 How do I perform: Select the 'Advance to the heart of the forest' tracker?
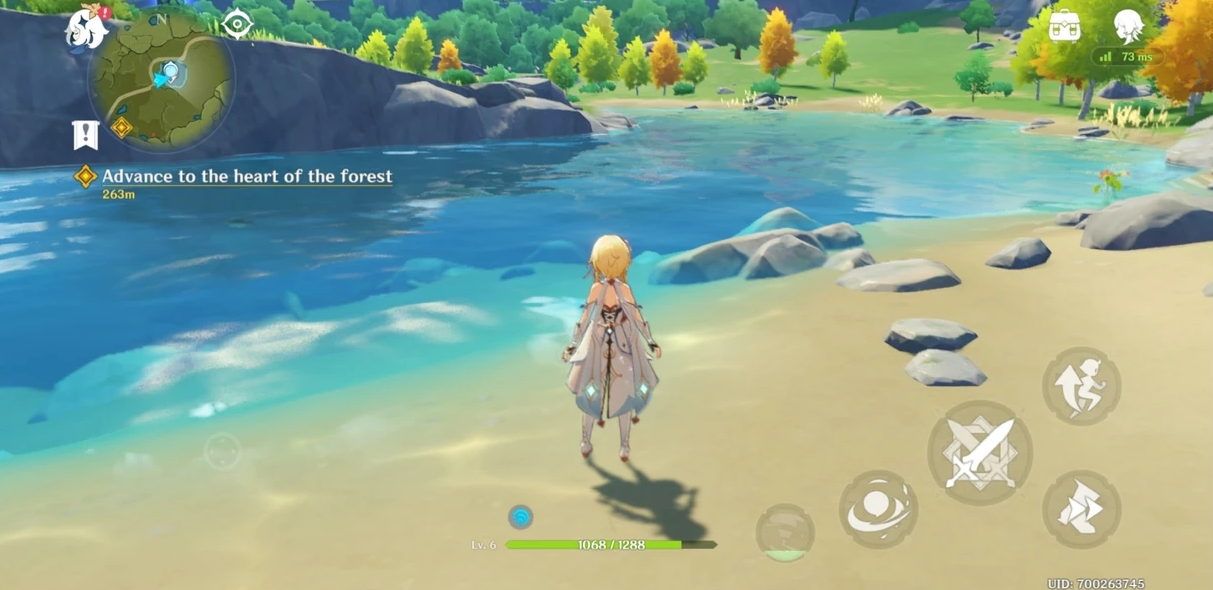click(246, 177)
